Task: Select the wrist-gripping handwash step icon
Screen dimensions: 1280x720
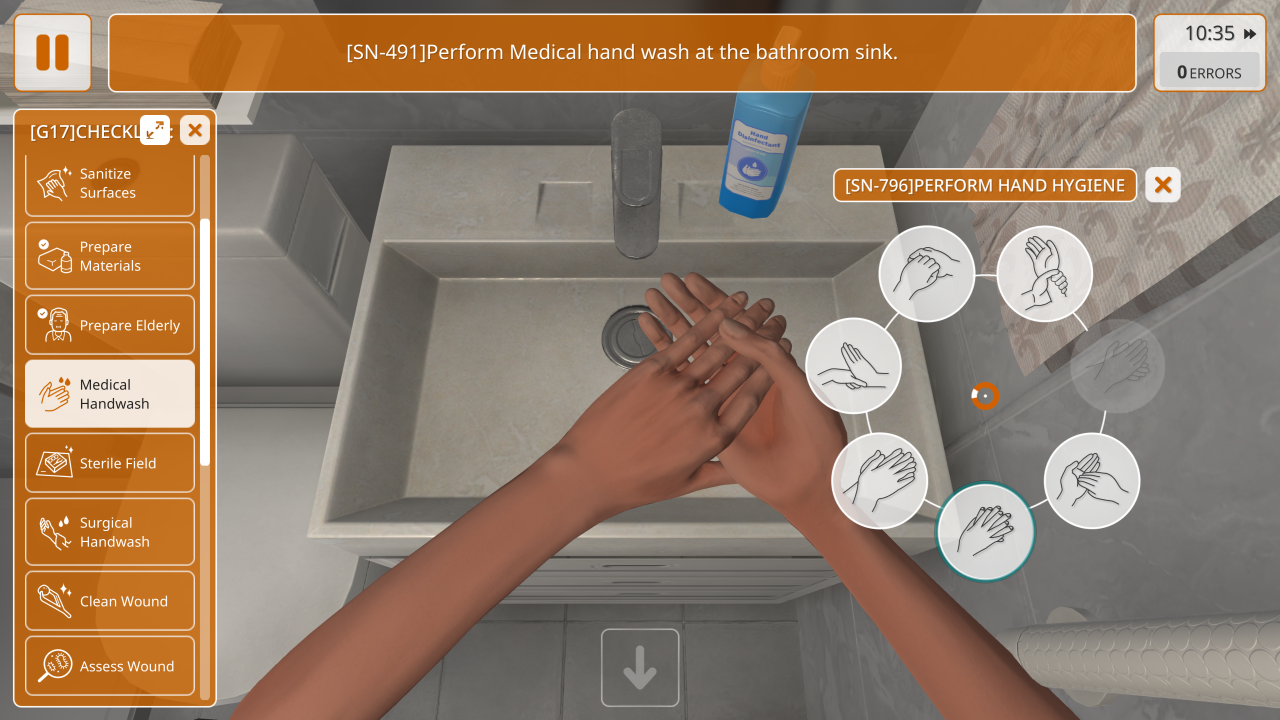Action: [x=1044, y=273]
